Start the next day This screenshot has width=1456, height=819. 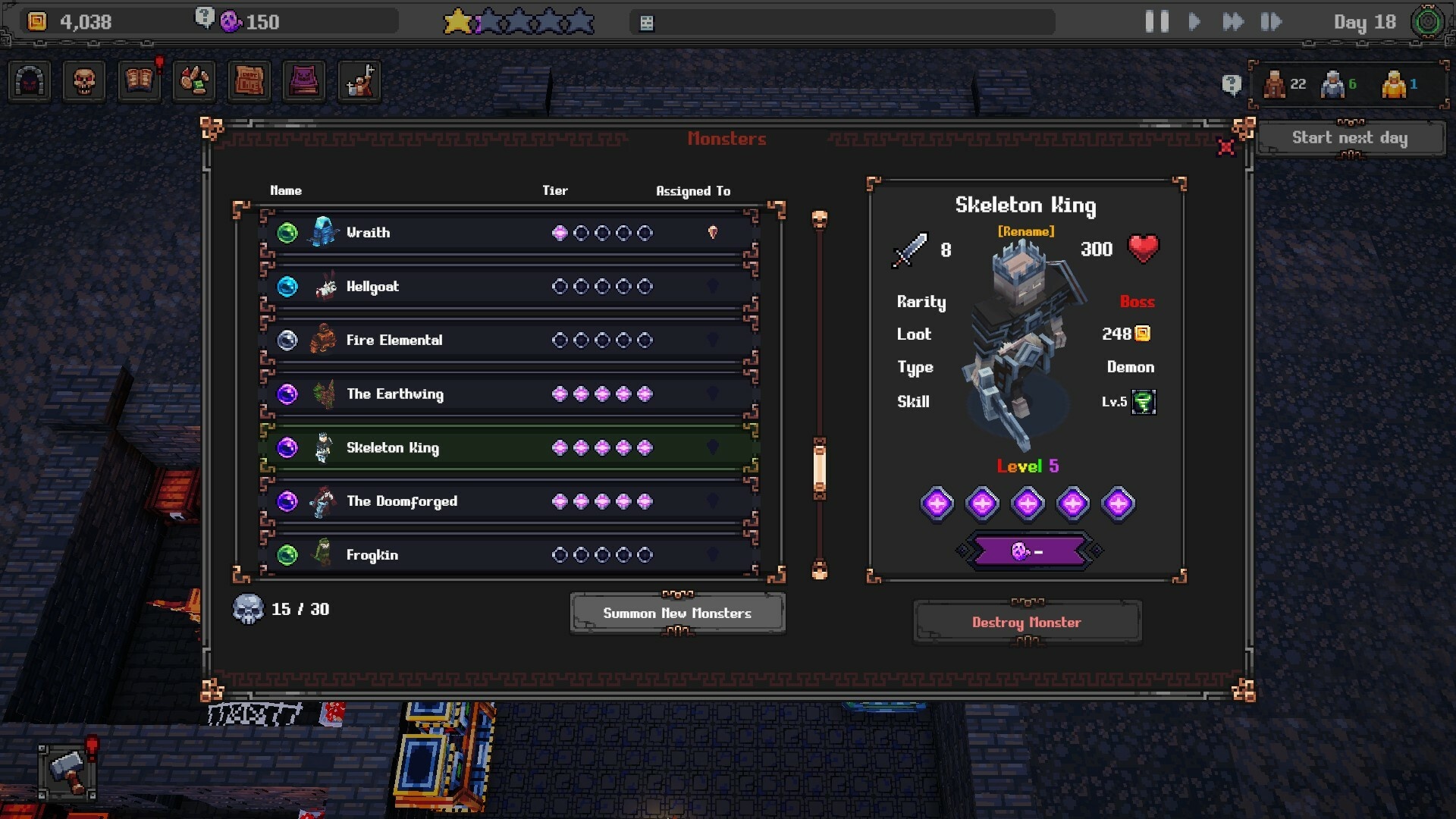coord(1350,138)
